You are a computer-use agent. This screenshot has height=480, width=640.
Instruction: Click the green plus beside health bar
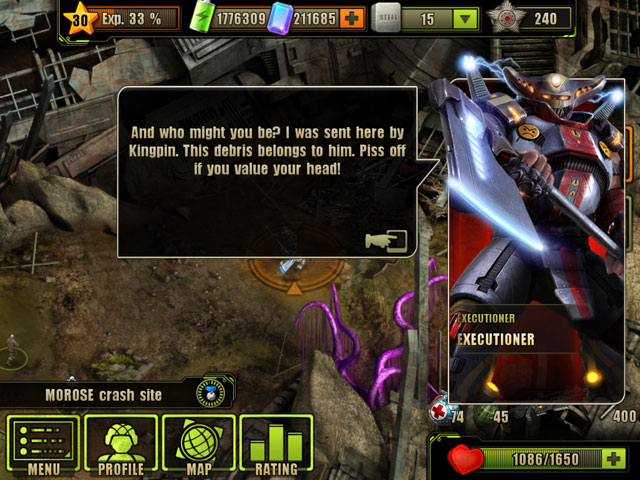point(615,459)
